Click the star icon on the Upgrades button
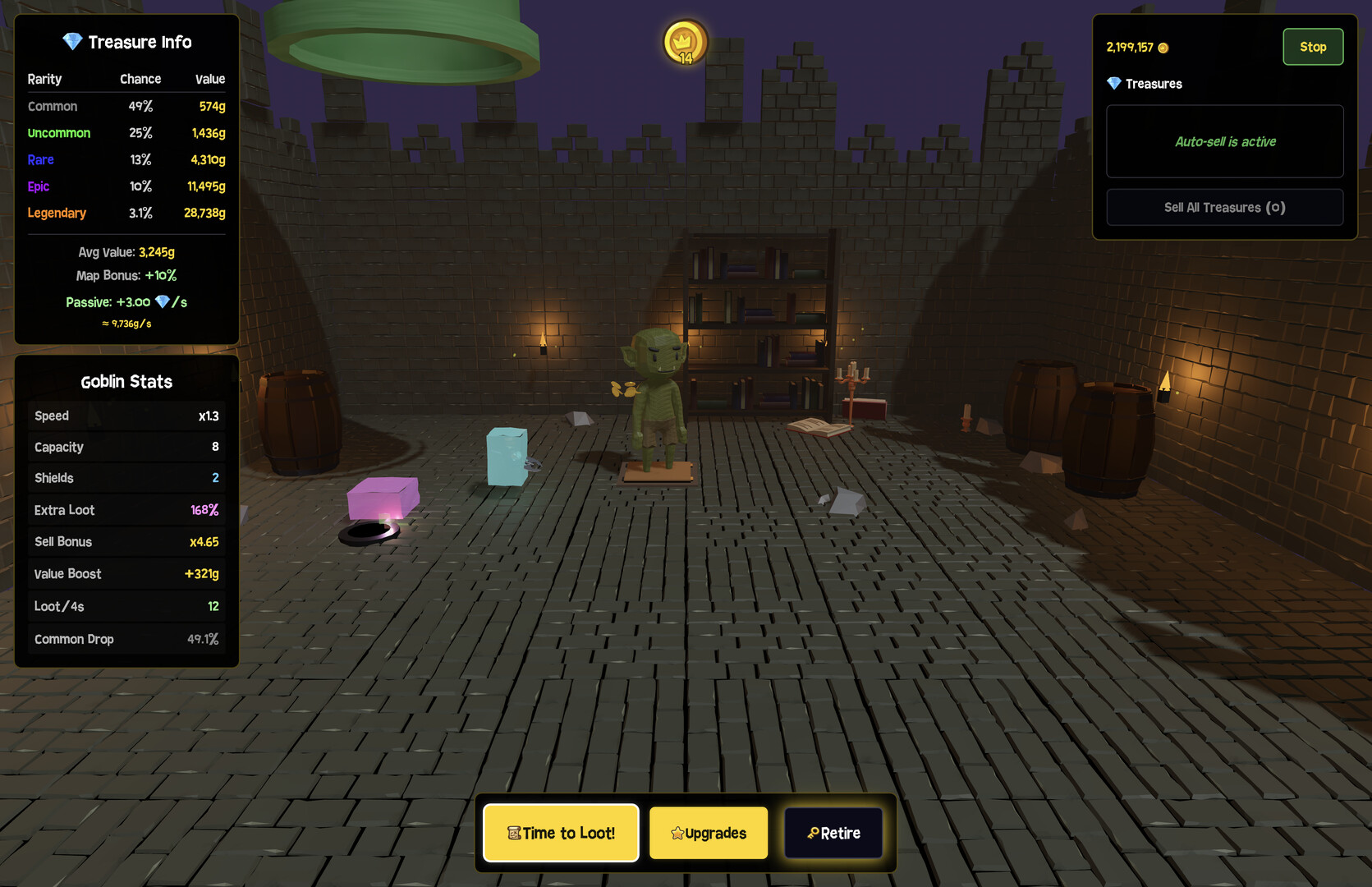Image resolution: width=1372 pixels, height=887 pixels. point(677,833)
